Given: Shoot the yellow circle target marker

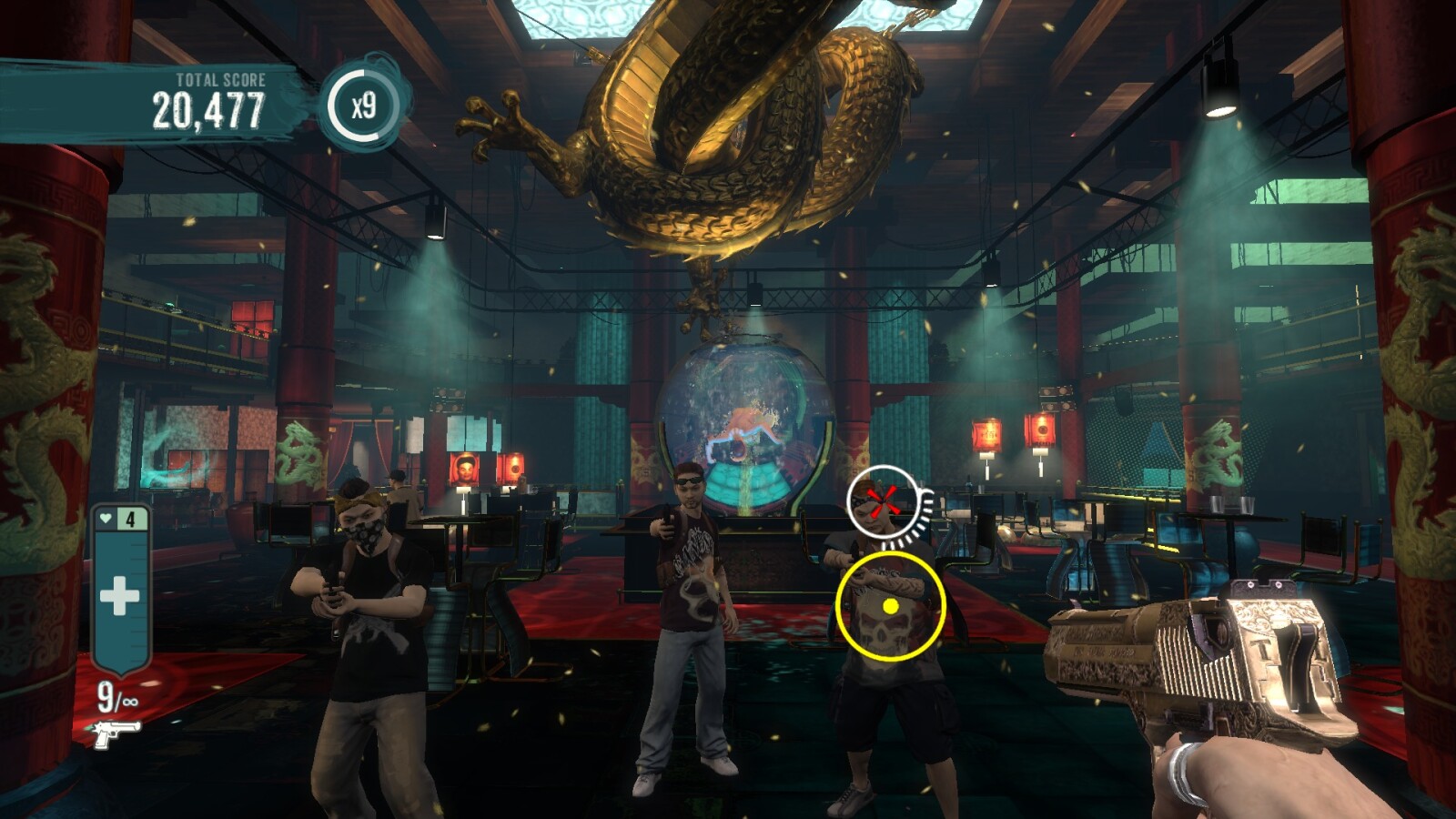Looking at the screenshot, I should pyautogui.click(x=891, y=606).
